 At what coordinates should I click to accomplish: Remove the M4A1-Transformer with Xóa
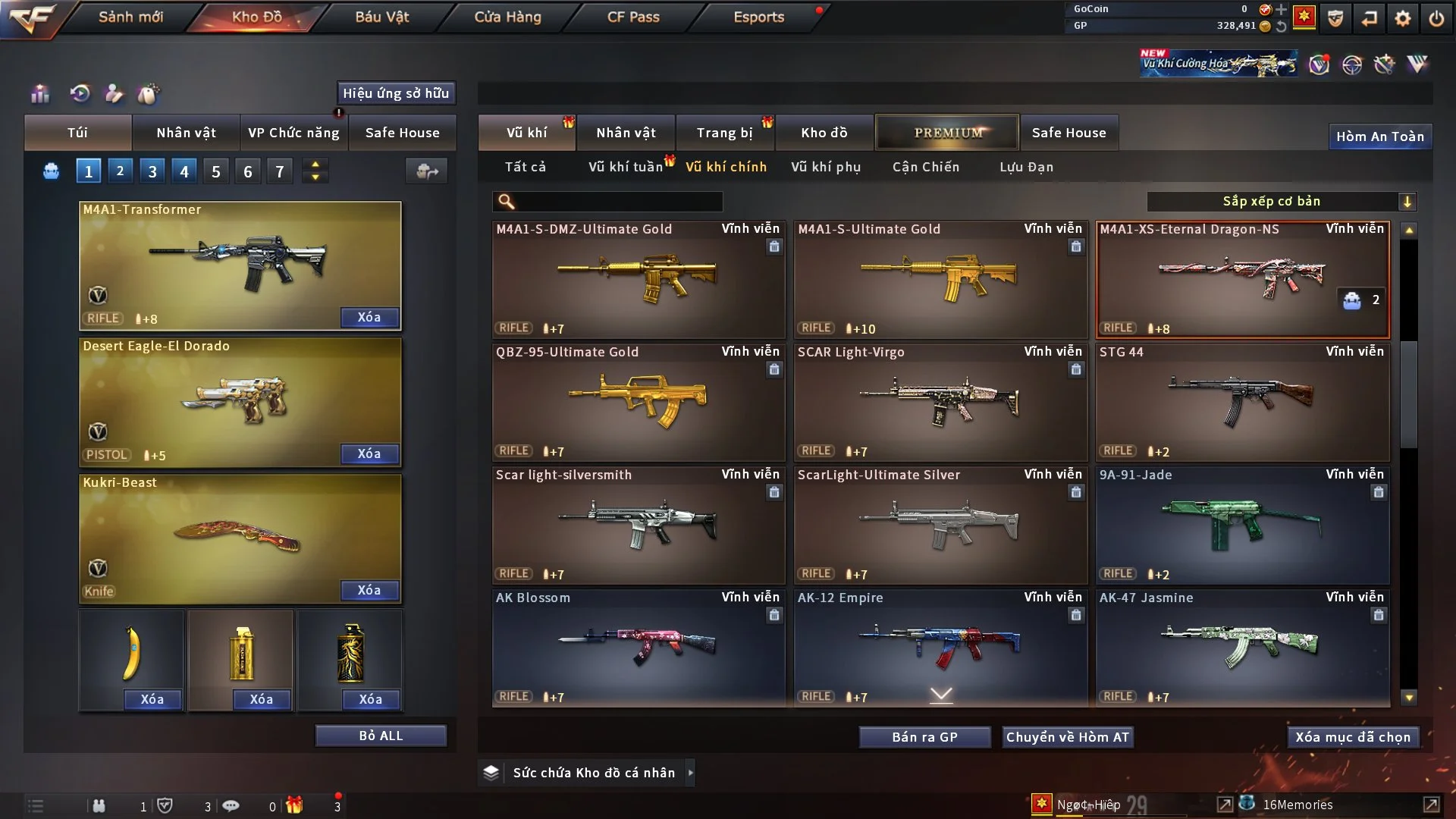(x=369, y=317)
